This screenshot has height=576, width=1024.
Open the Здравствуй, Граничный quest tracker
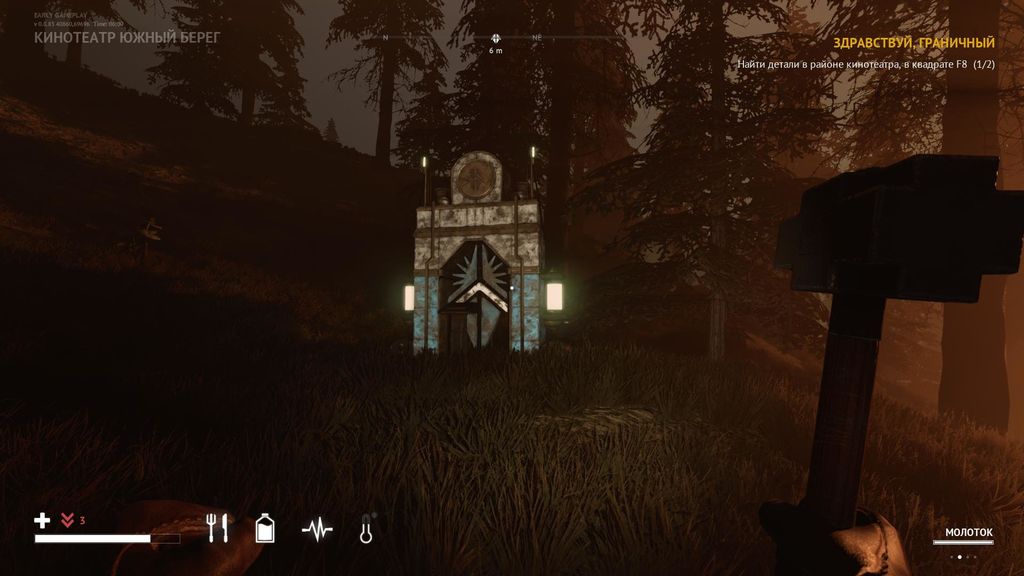913,43
